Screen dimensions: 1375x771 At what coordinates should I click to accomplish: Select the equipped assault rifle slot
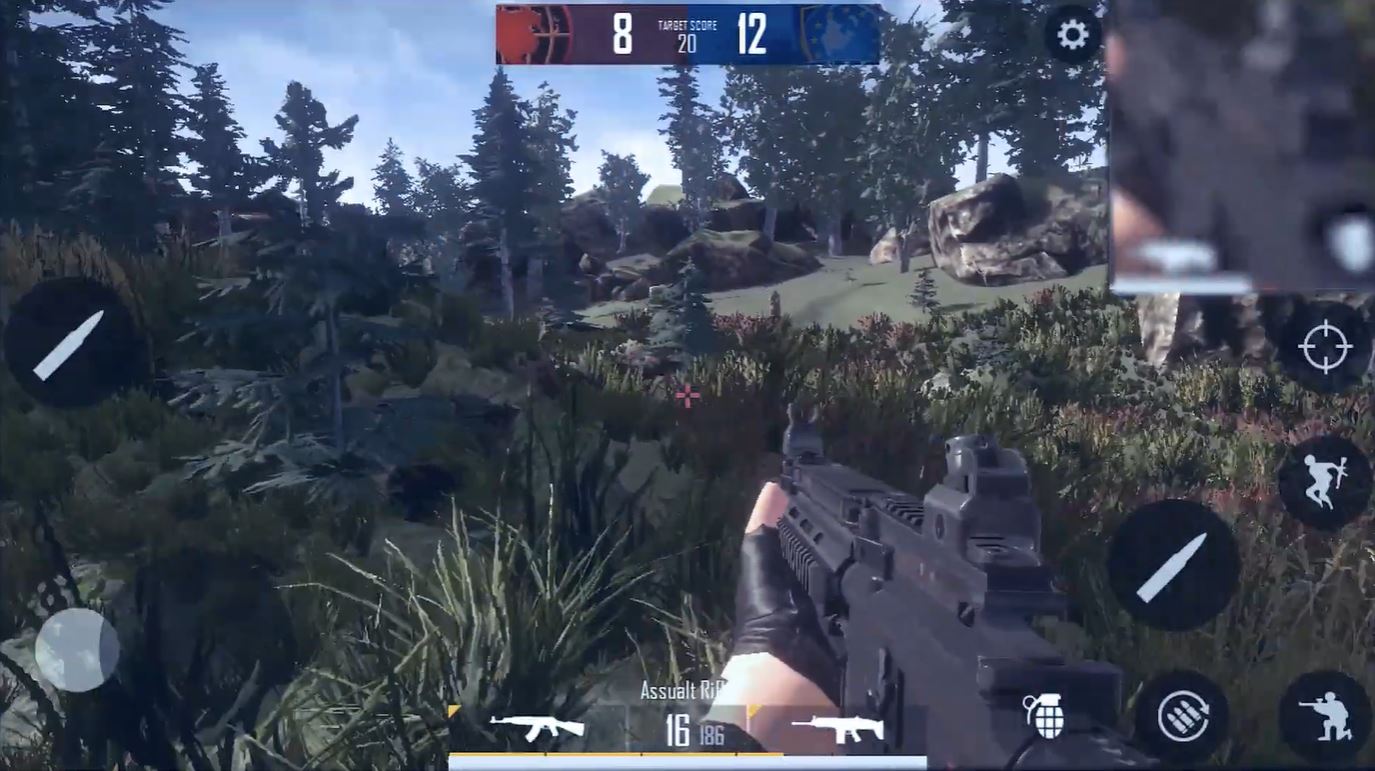pos(838,729)
